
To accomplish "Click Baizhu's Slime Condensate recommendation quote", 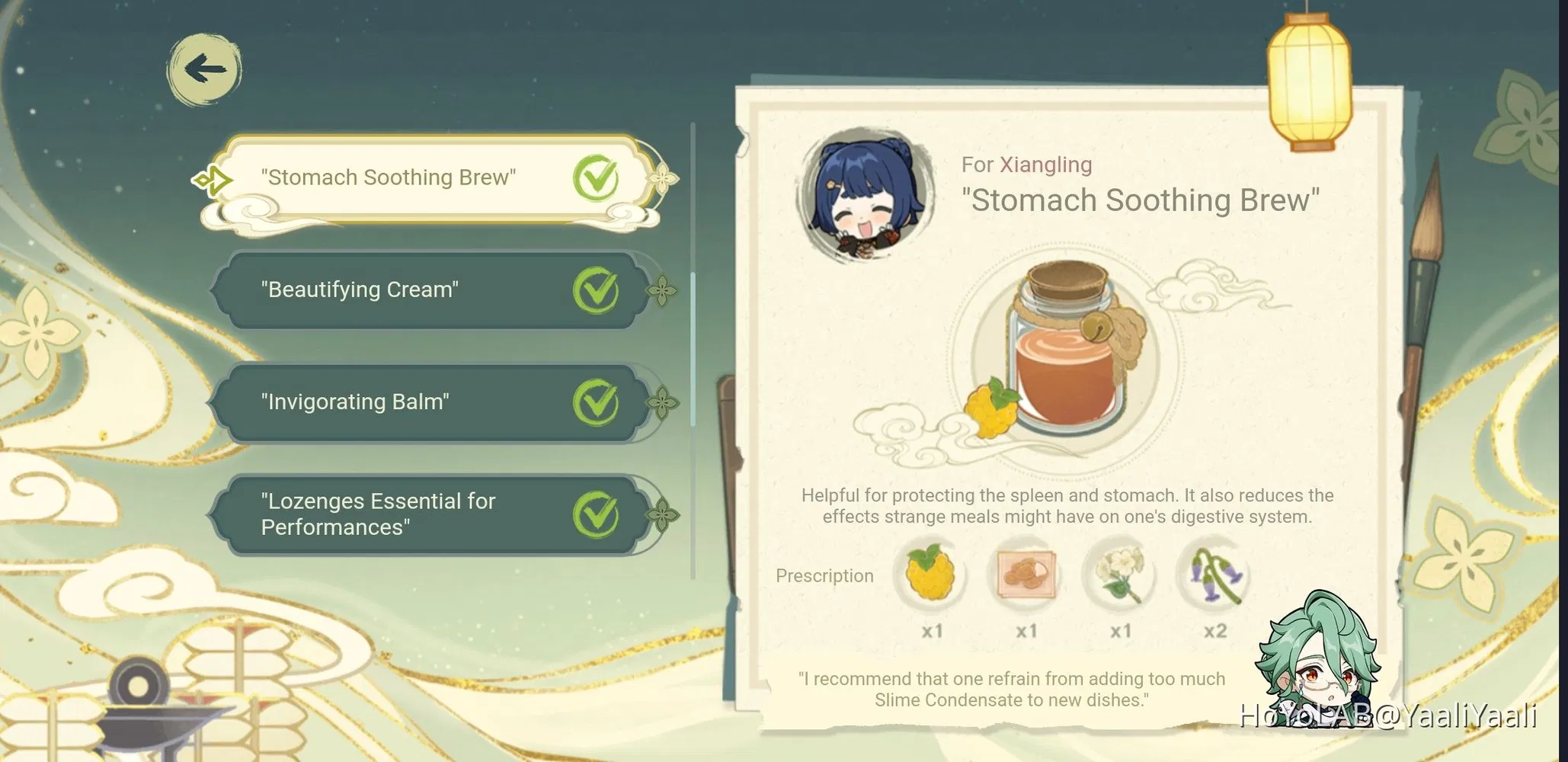I will pyautogui.click(x=1011, y=688).
